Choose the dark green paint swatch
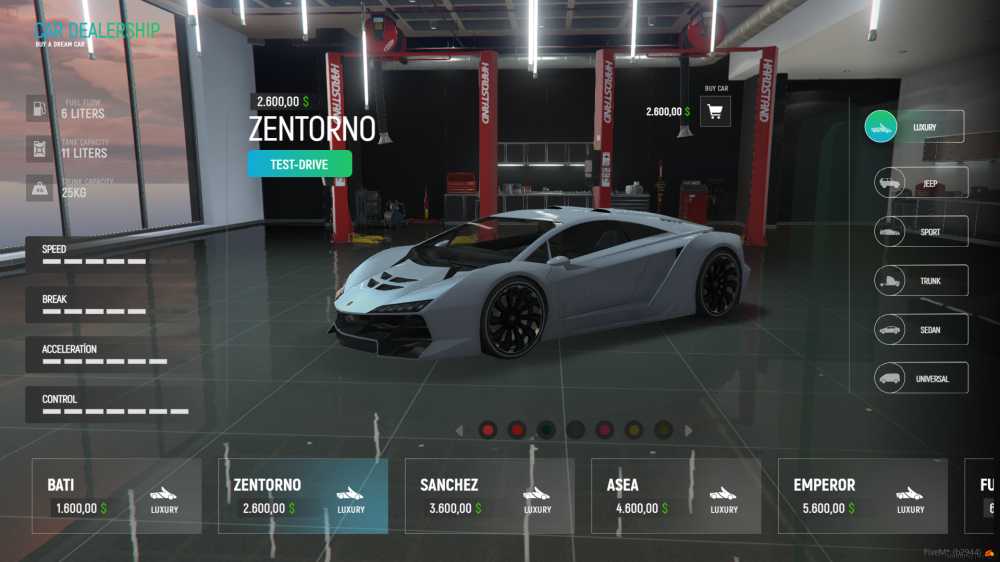Image resolution: width=1000 pixels, height=562 pixels. [x=546, y=430]
